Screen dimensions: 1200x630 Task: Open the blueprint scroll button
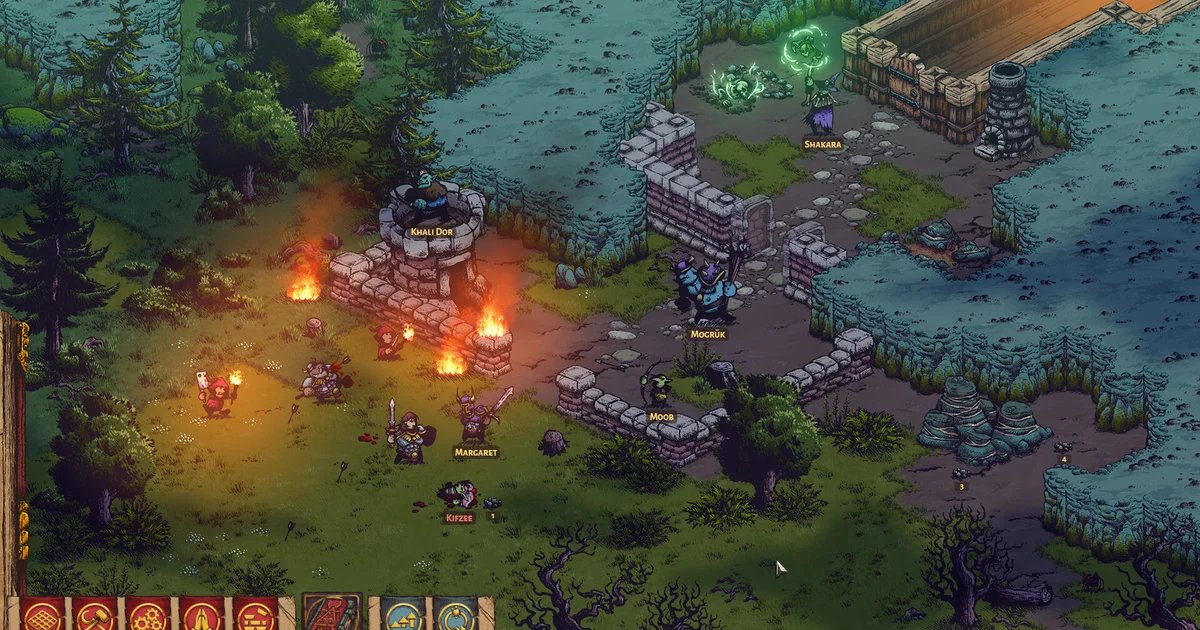(330, 612)
